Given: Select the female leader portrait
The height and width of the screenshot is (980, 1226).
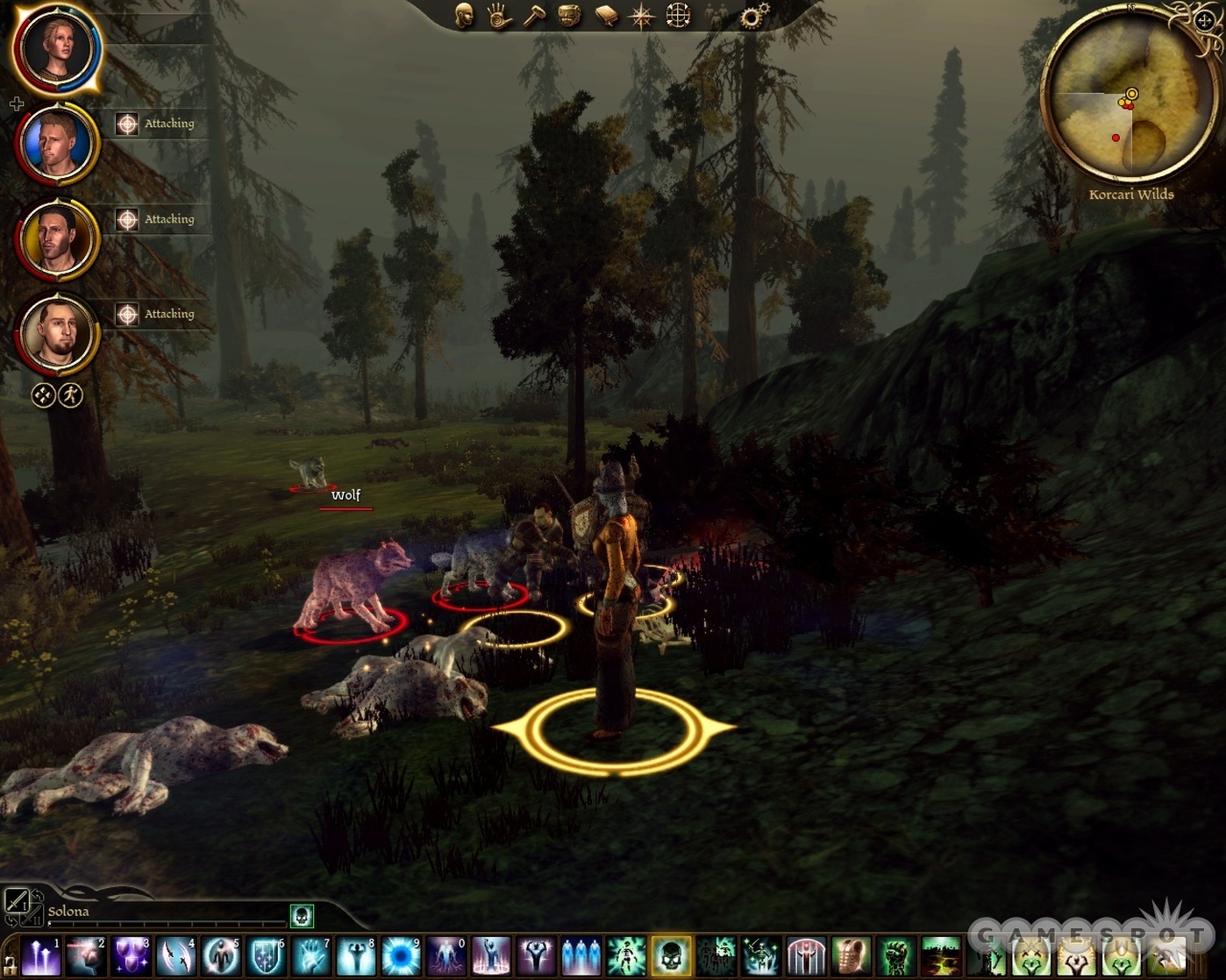Looking at the screenshot, I should (57, 47).
